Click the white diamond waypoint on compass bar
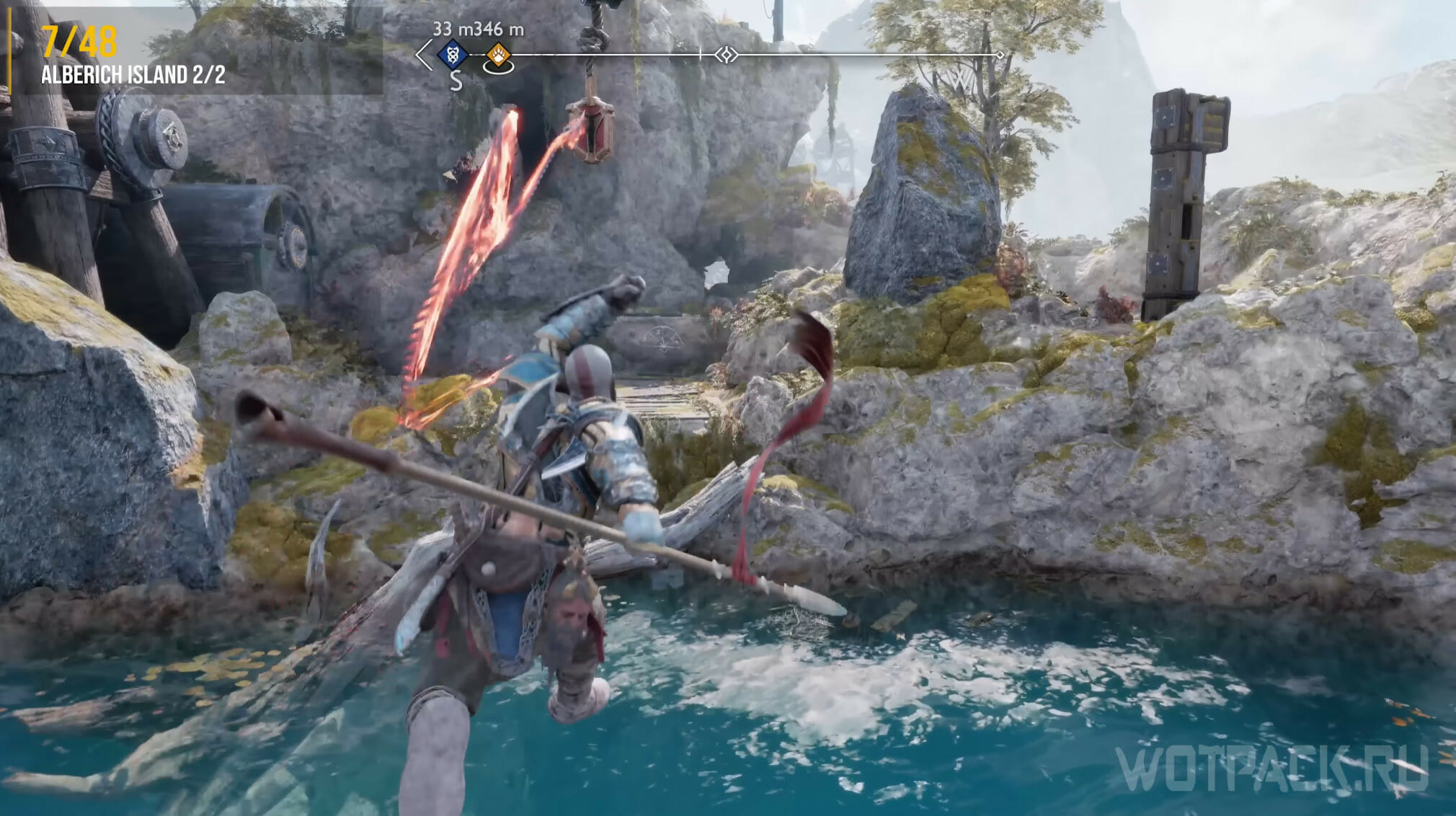The width and height of the screenshot is (1456, 816). coord(727,55)
